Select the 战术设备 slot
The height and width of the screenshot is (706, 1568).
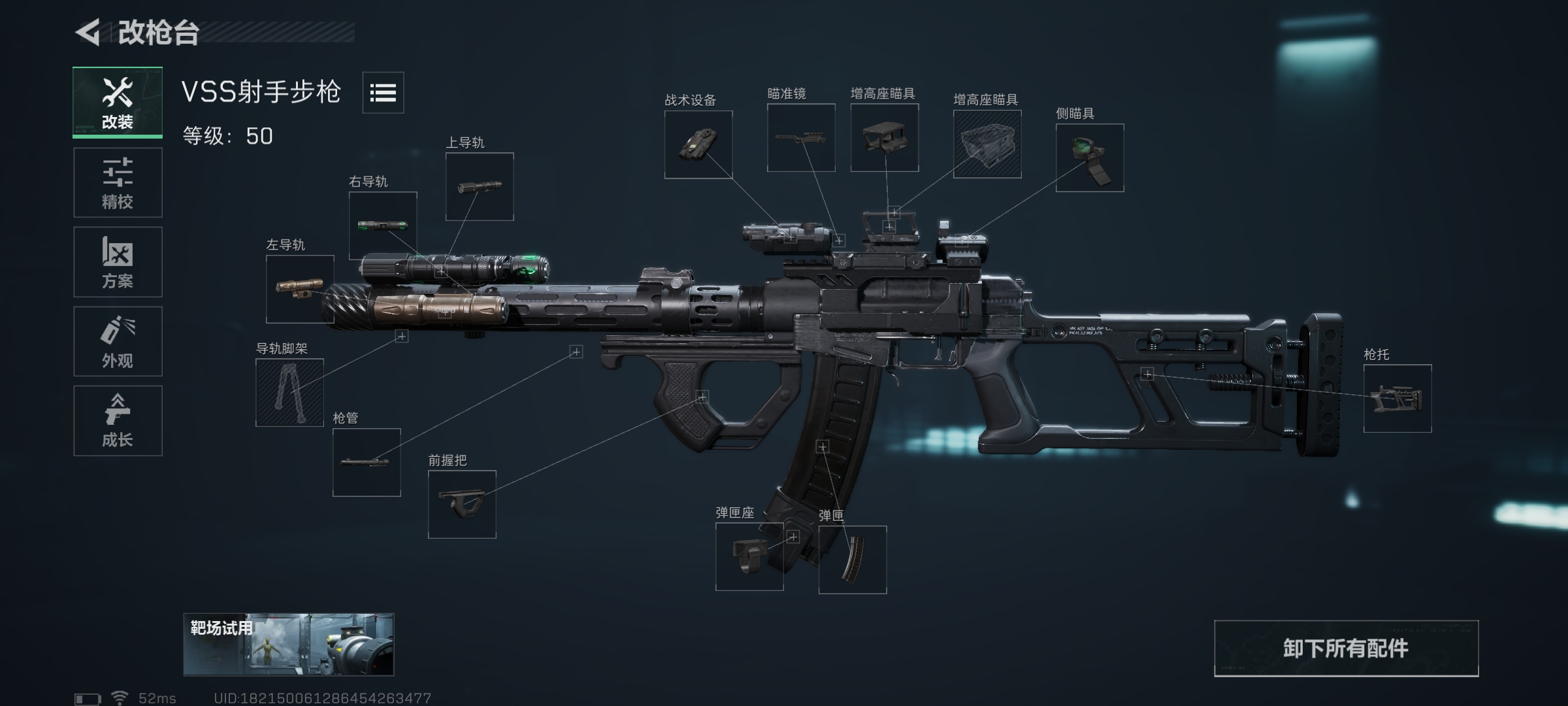698,144
